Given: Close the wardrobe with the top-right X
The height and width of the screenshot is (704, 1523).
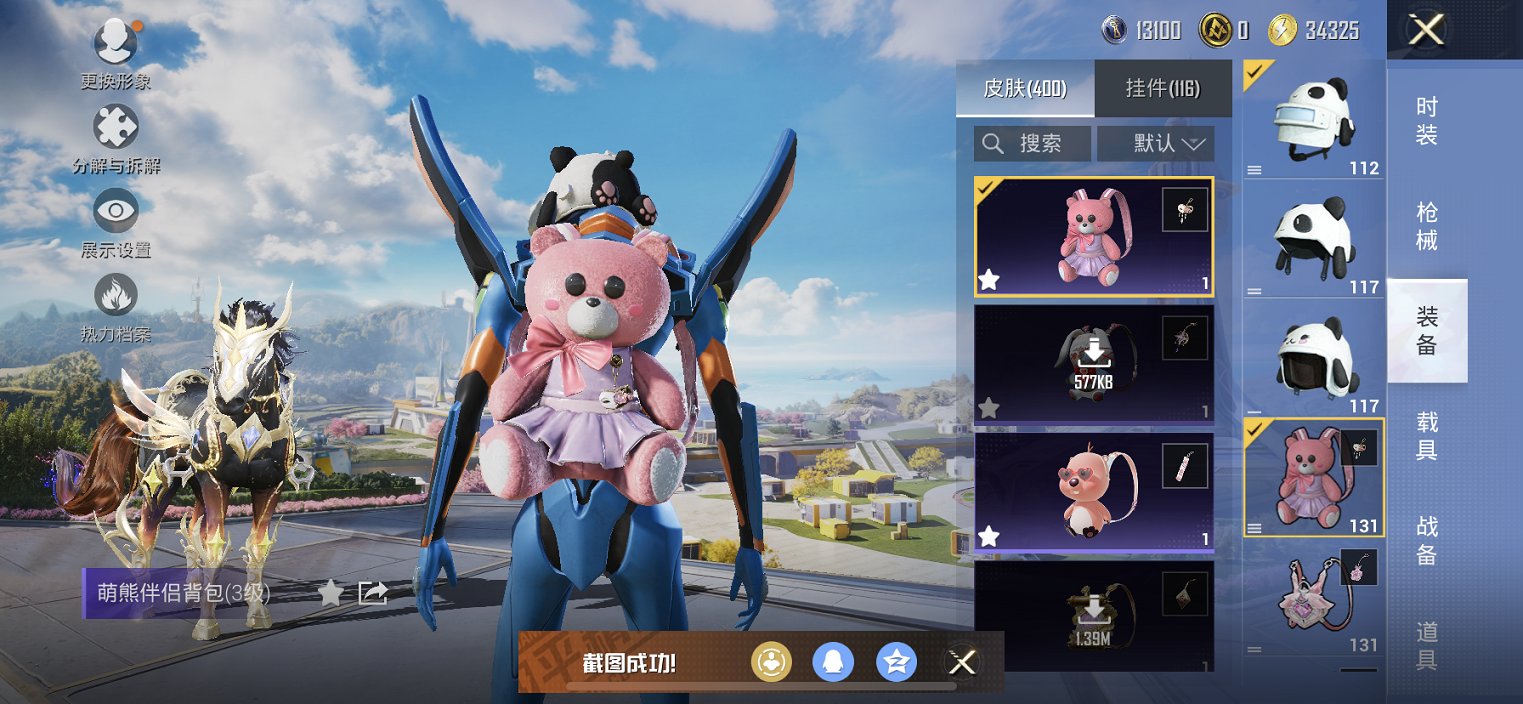Looking at the screenshot, I should [x=1426, y=30].
